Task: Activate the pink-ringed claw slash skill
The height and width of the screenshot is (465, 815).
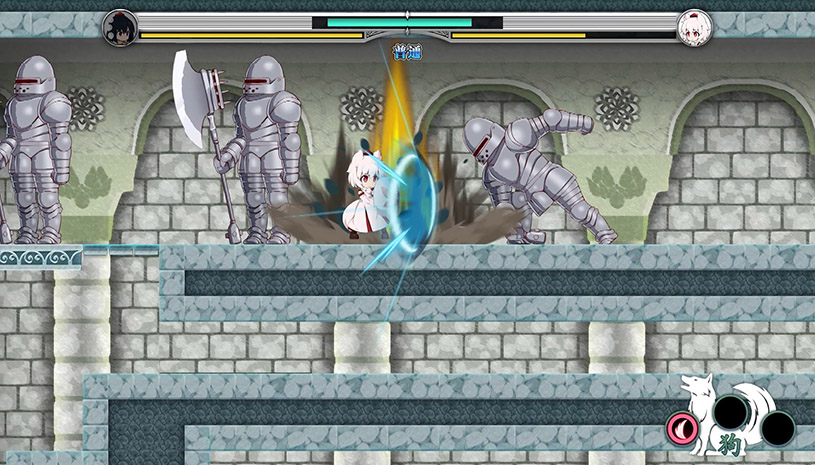Action: pos(682,429)
